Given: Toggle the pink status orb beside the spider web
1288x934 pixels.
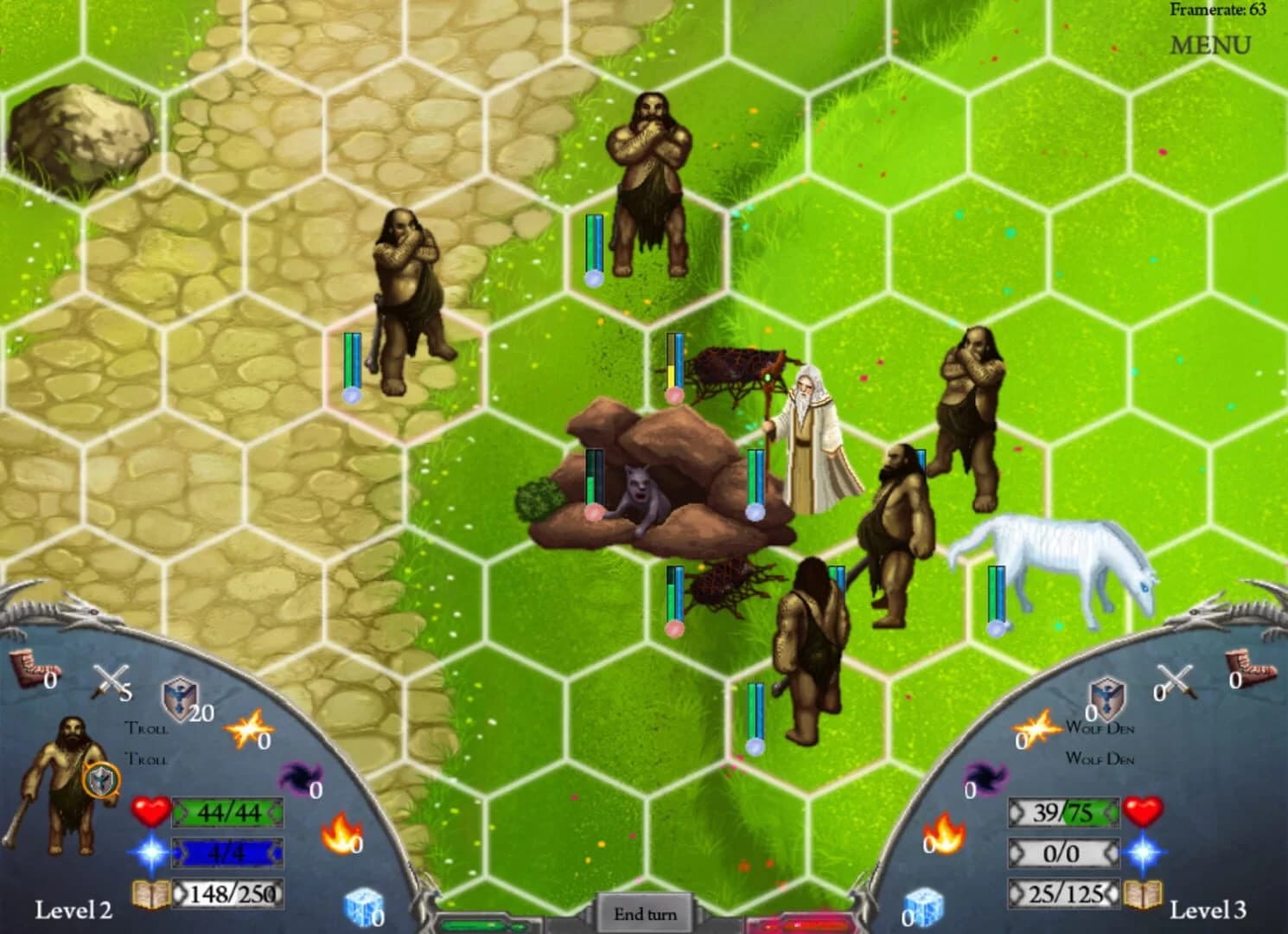Looking at the screenshot, I should (674, 395).
